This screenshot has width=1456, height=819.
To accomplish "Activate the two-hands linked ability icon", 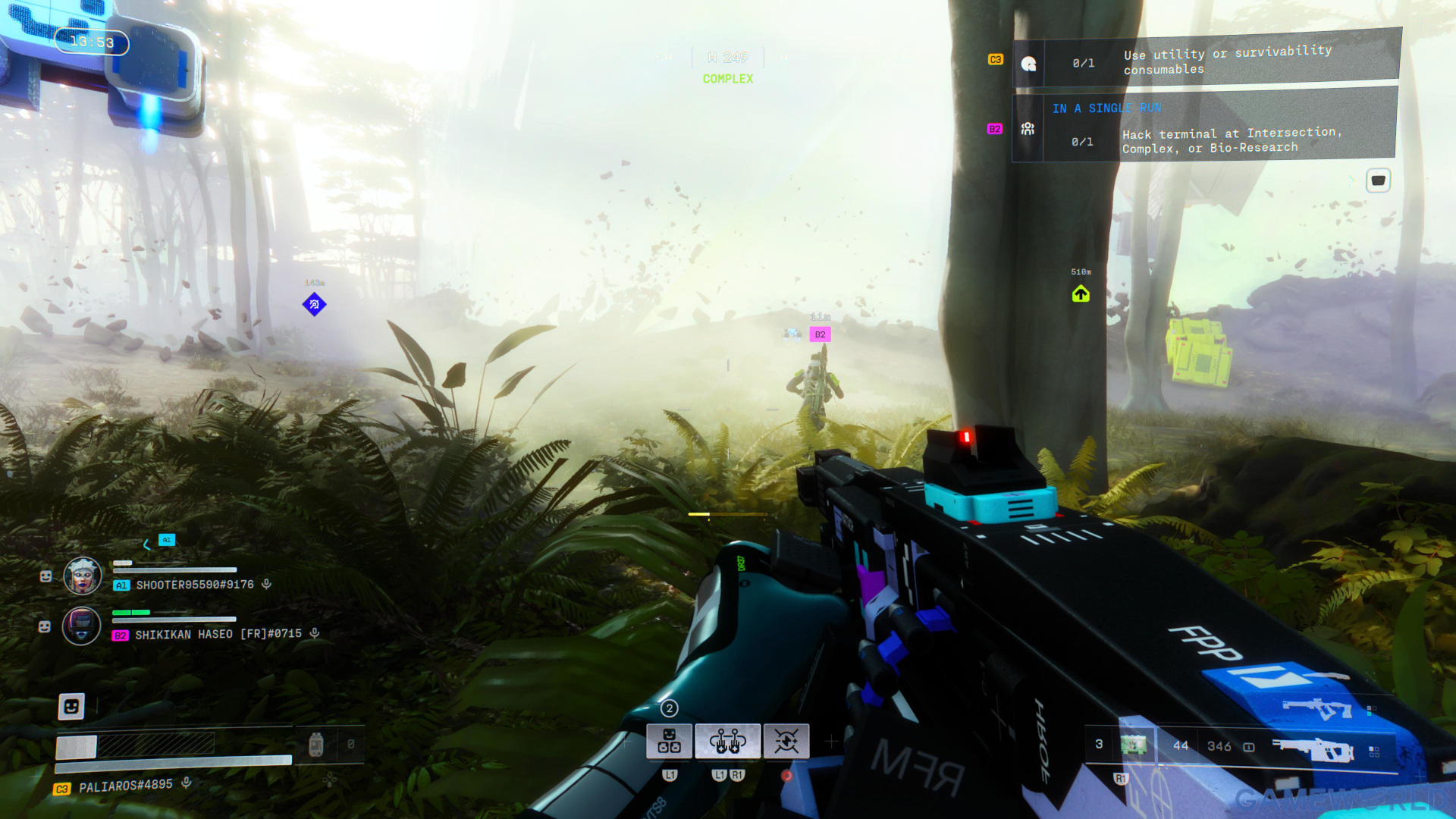I will coord(727,741).
